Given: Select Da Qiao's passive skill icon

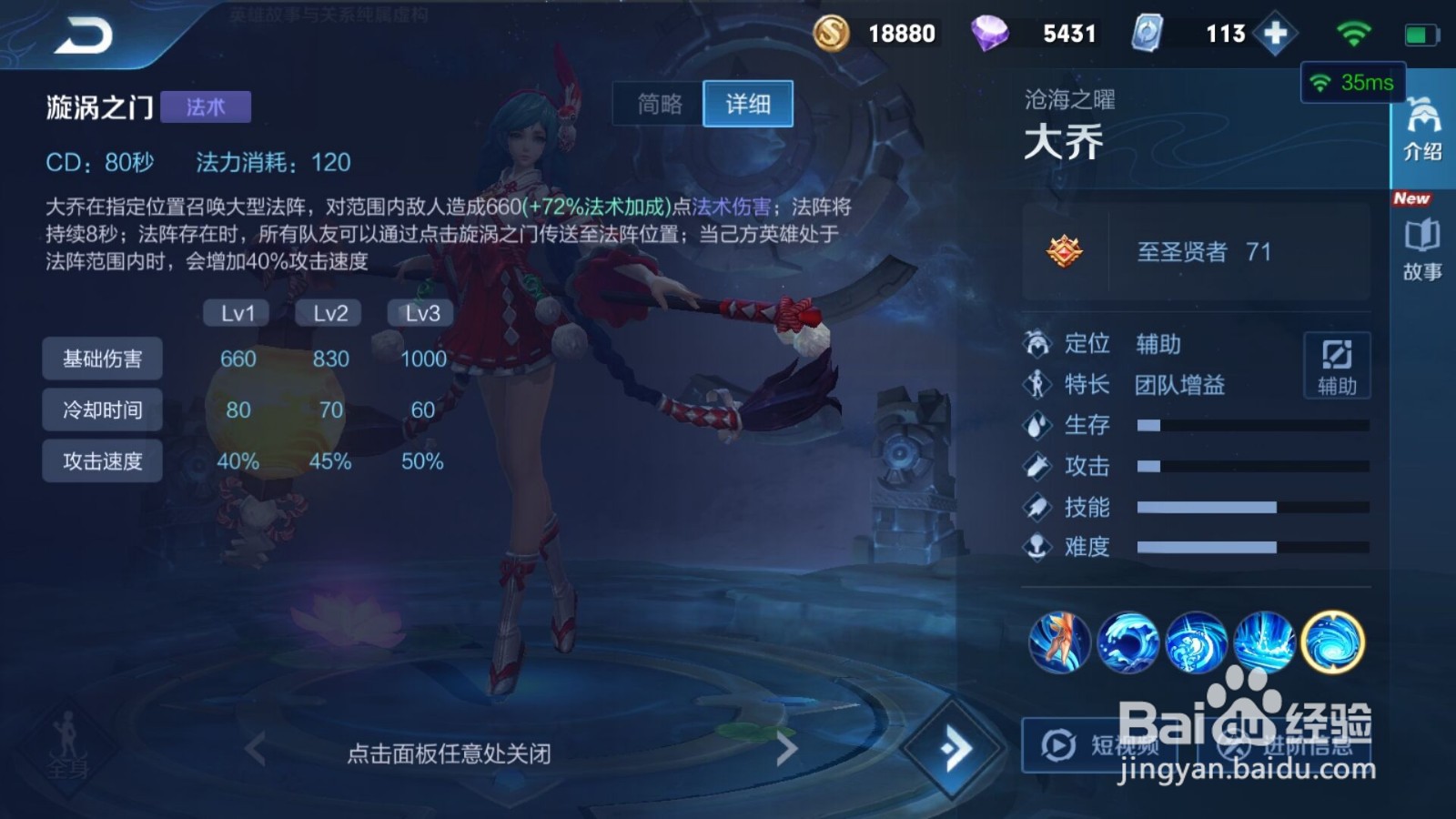Looking at the screenshot, I should [x=1058, y=642].
